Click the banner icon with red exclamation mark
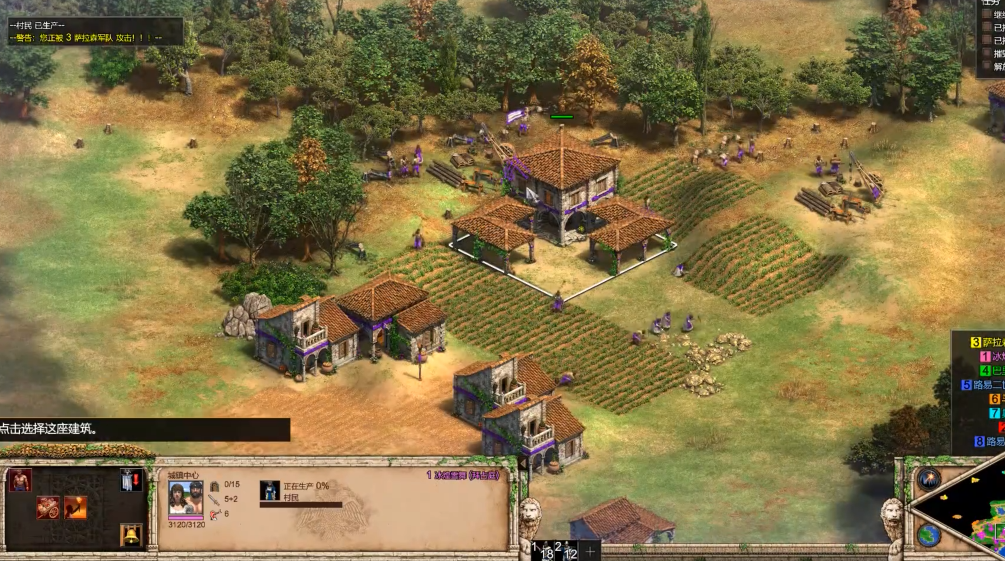The height and width of the screenshot is (561, 1005). tap(131, 480)
